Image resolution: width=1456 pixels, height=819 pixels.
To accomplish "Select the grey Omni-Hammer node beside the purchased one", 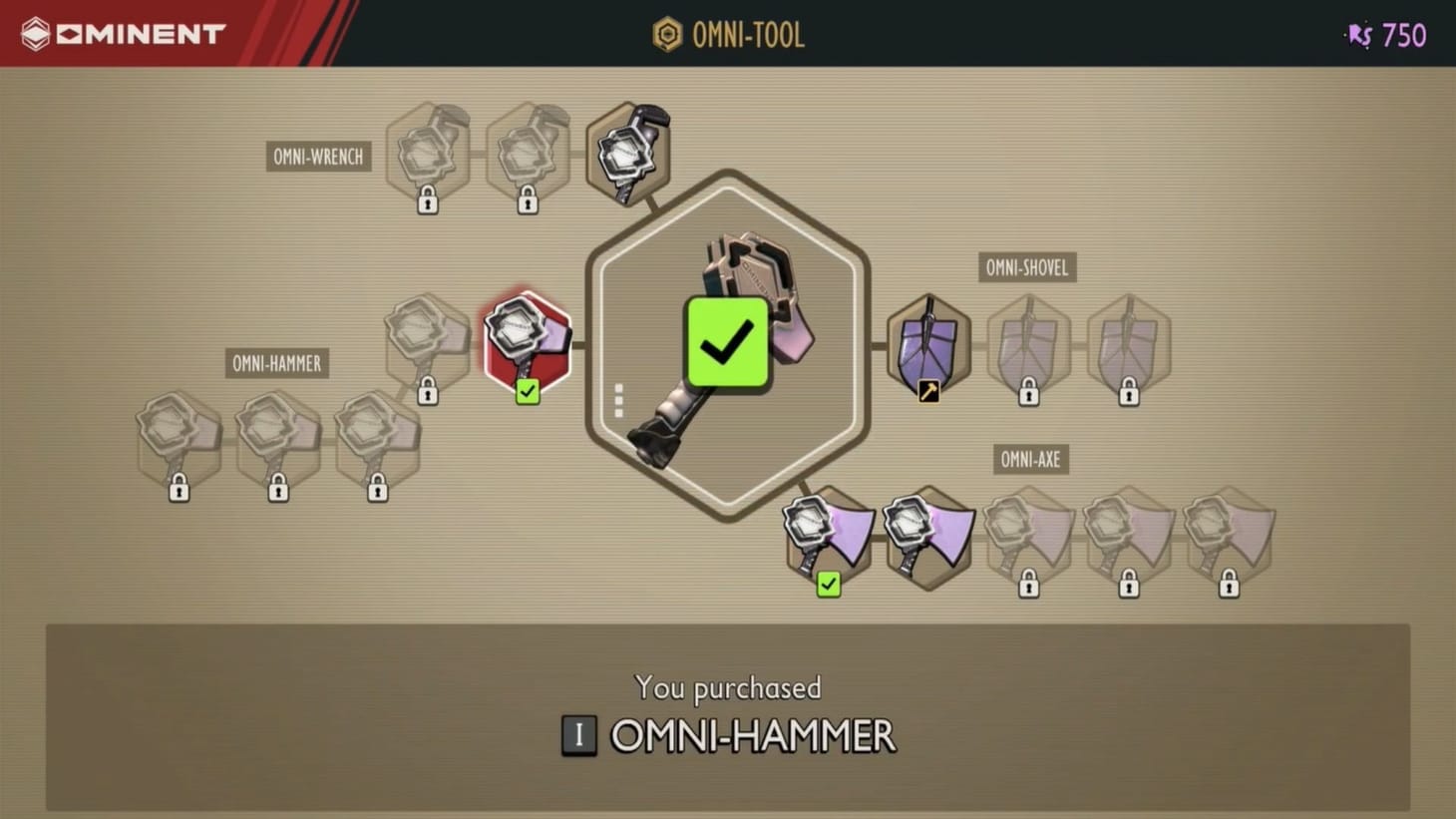I will click(x=427, y=339).
